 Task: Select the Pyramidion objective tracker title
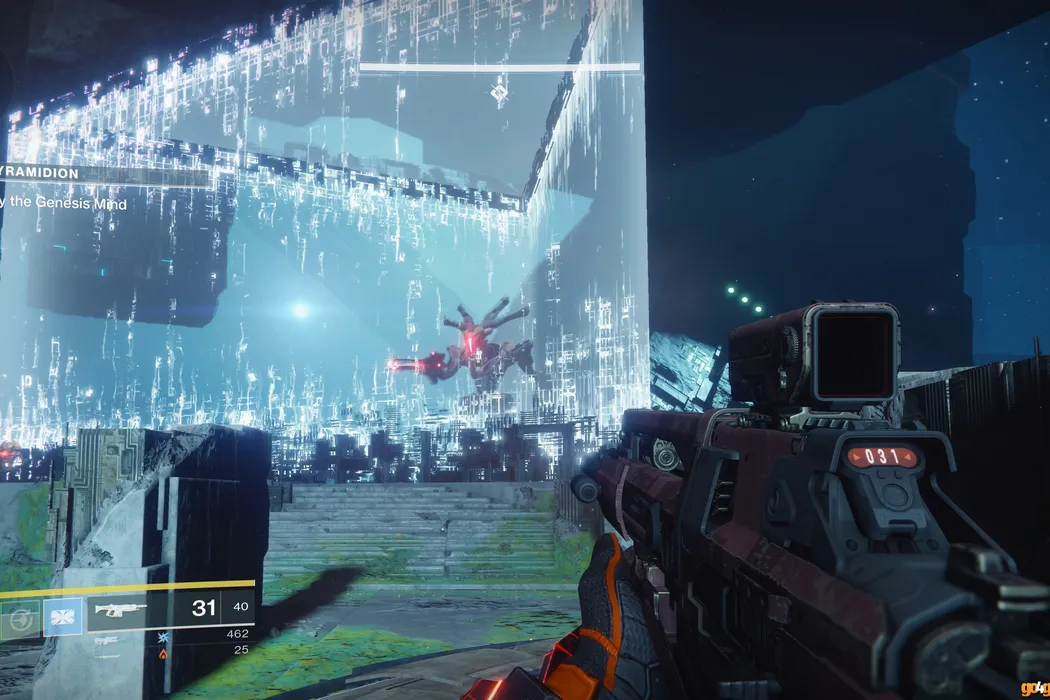tap(40, 174)
